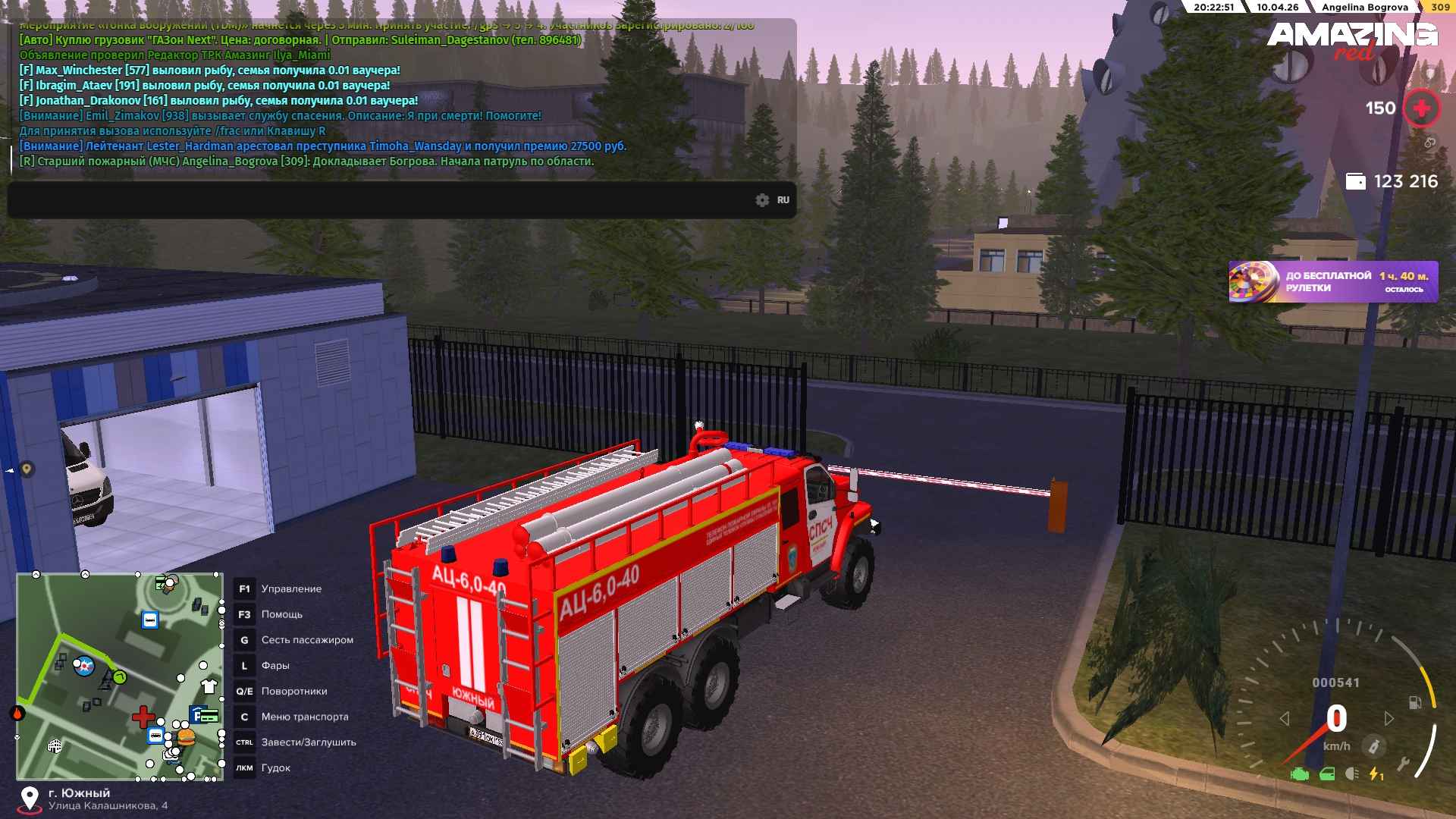Select the white t-shirt clothing shop marker
The height and width of the screenshot is (819, 1456).
point(209,686)
